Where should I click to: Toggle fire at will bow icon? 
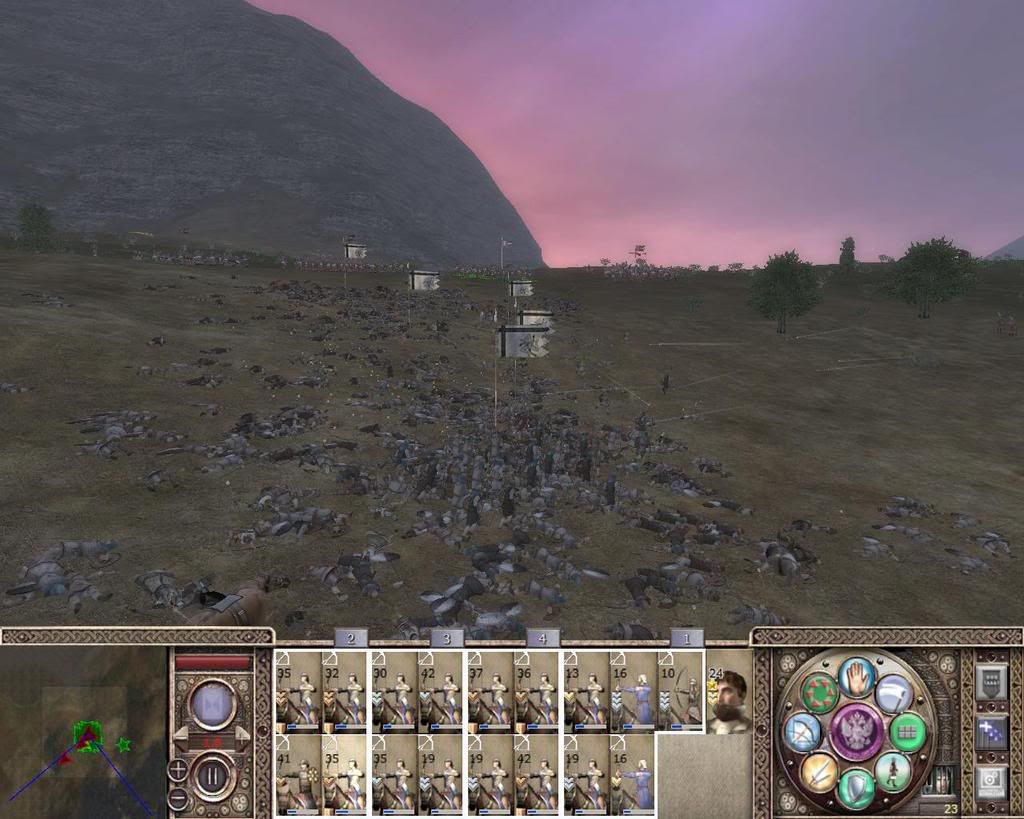coord(802,732)
